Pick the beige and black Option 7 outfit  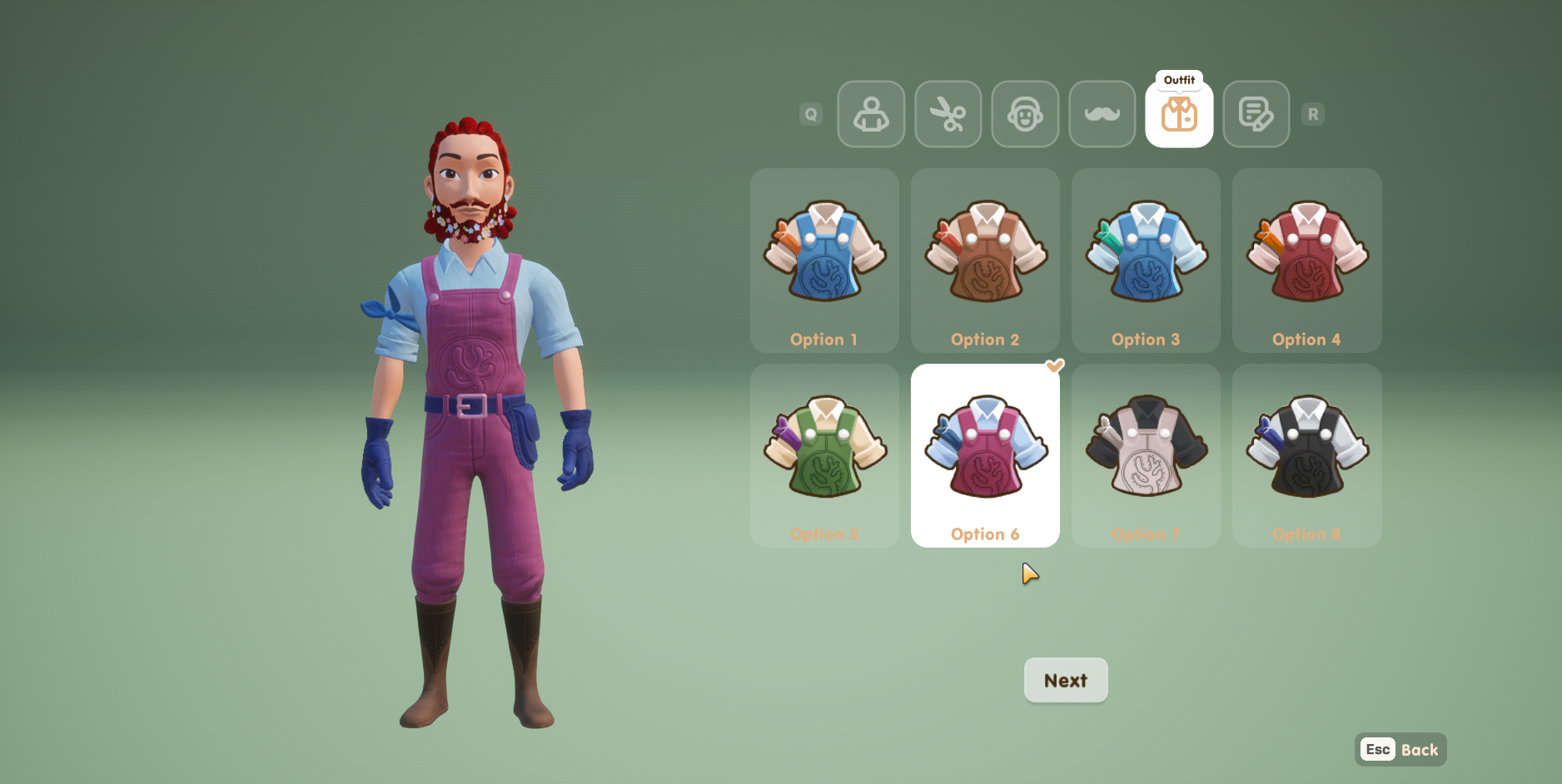tap(1146, 454)
